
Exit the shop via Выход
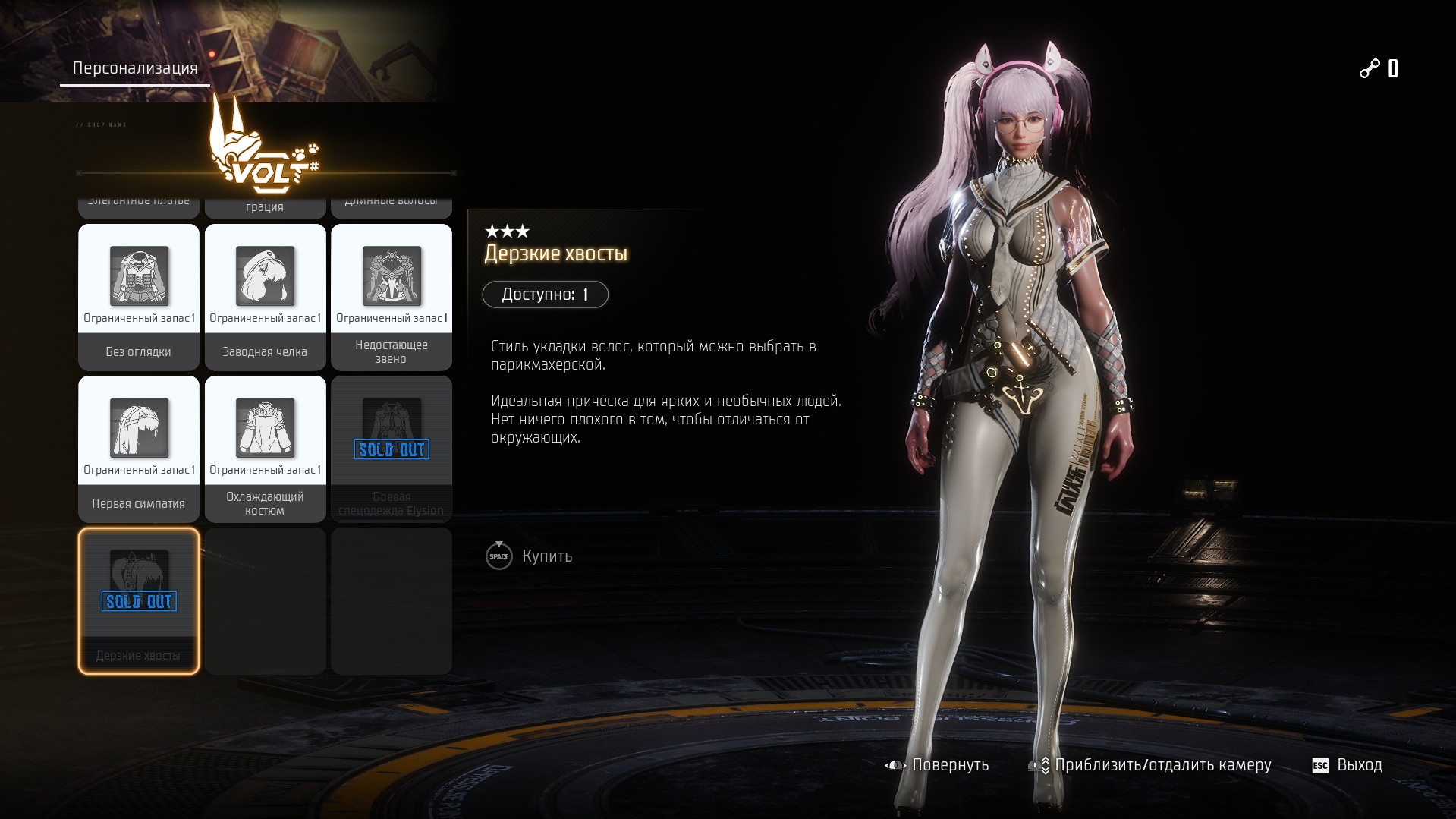point(1348,765)
